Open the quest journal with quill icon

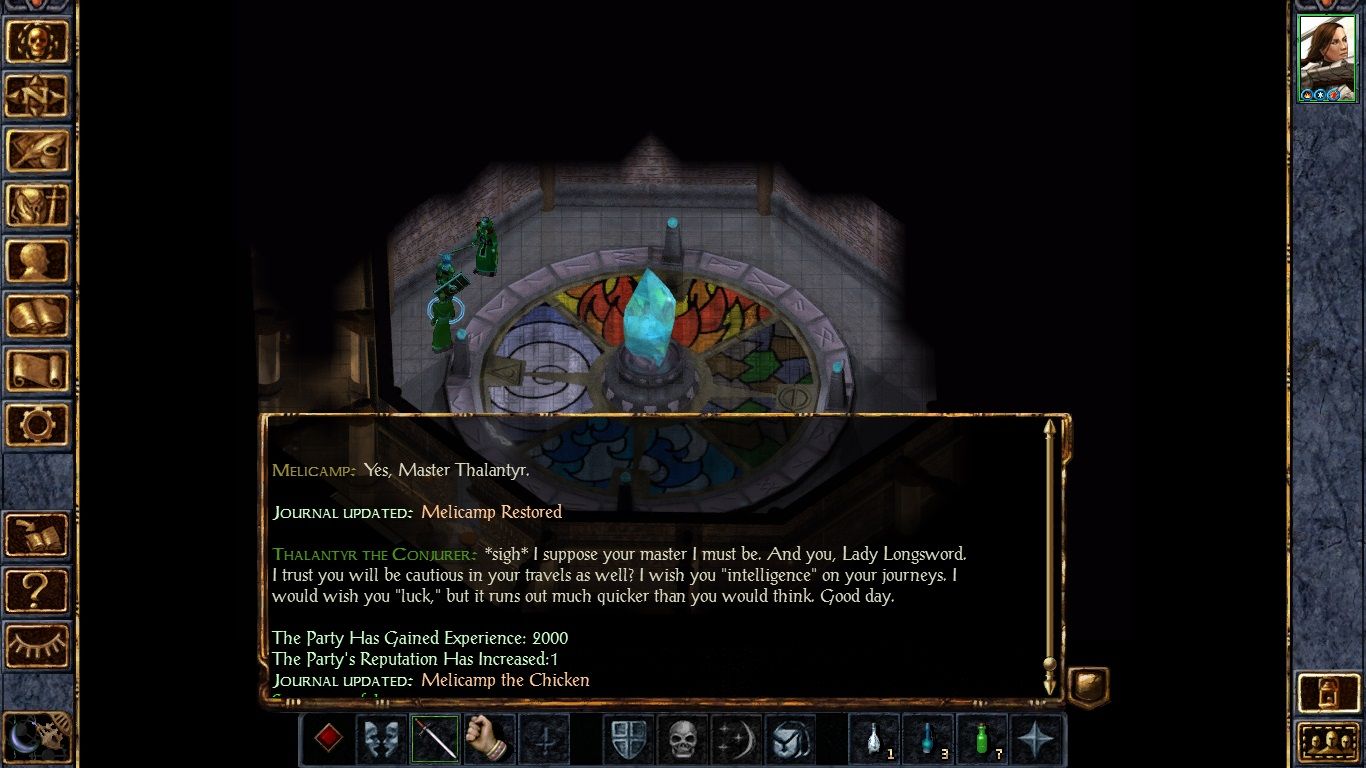(39, 150)
